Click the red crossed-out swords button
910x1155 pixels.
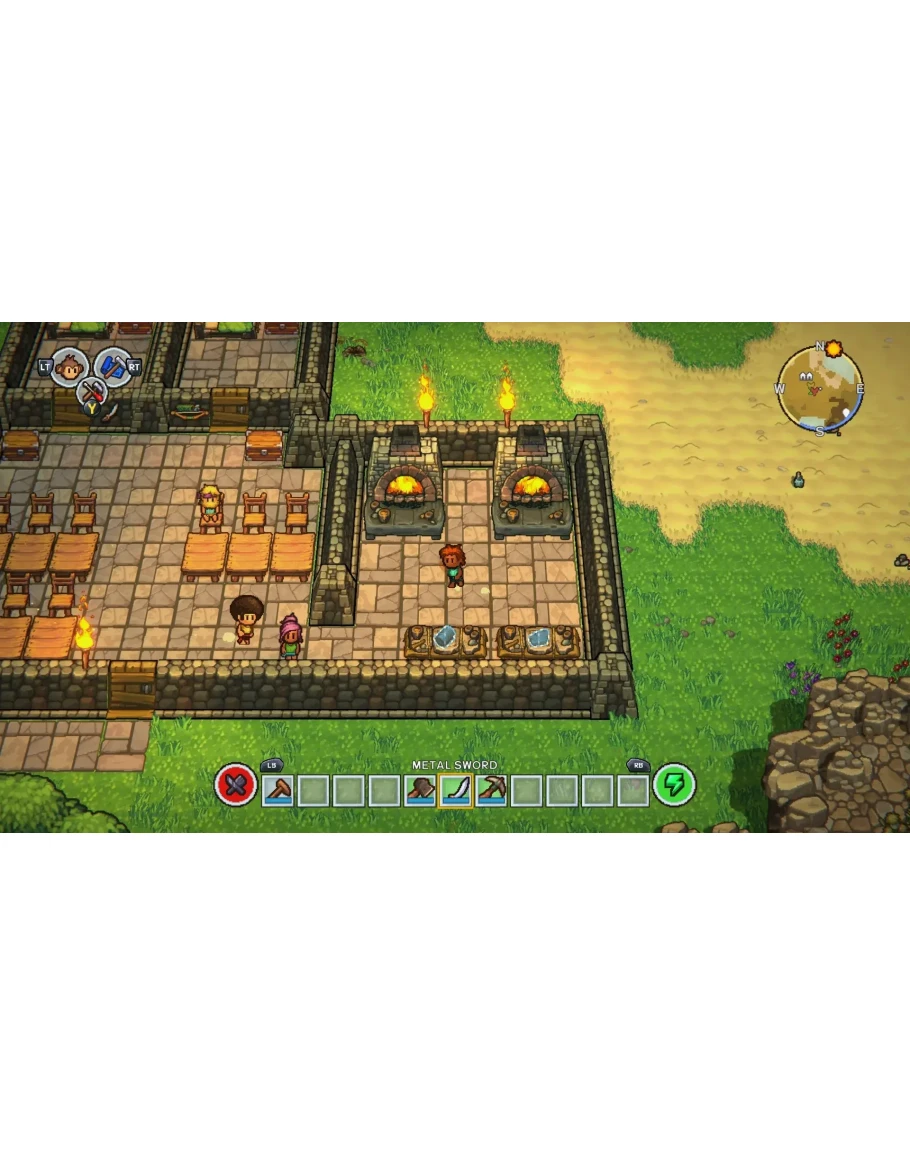(236, 786)
